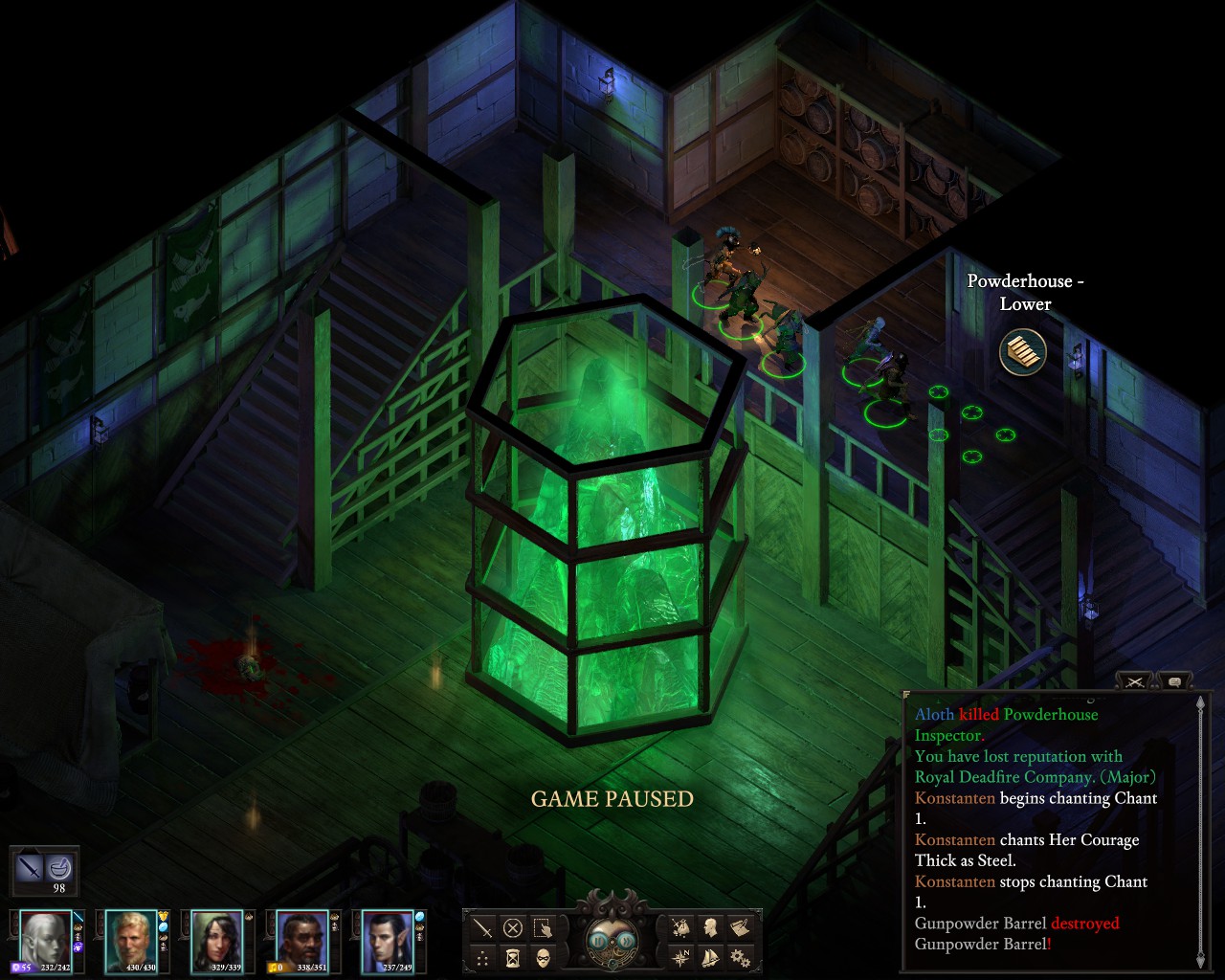1225x980 pixels.
Task: Open the character sheet head icon
Action: tap(710, 927)
